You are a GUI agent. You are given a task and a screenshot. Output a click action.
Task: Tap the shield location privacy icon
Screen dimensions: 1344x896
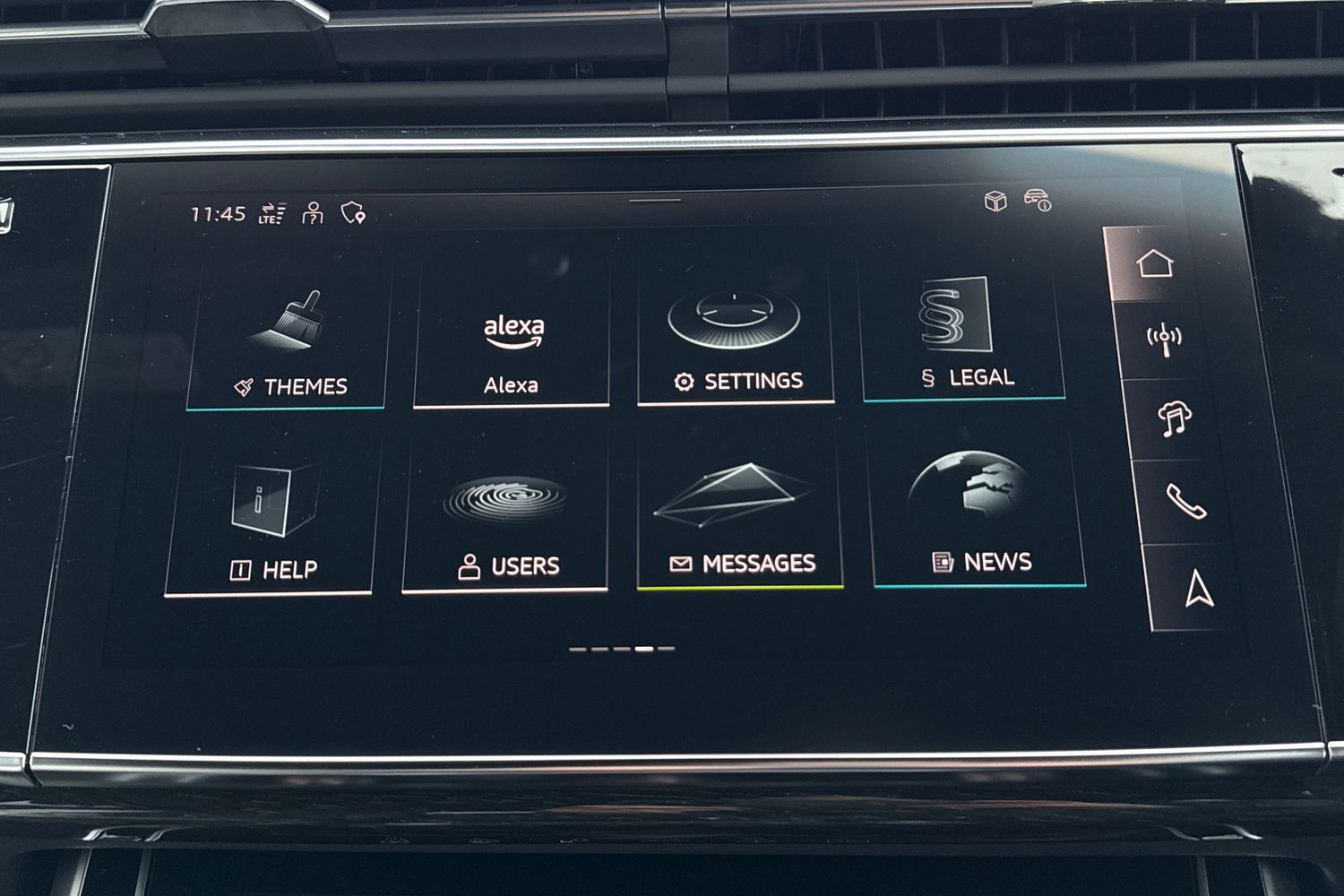353,213
